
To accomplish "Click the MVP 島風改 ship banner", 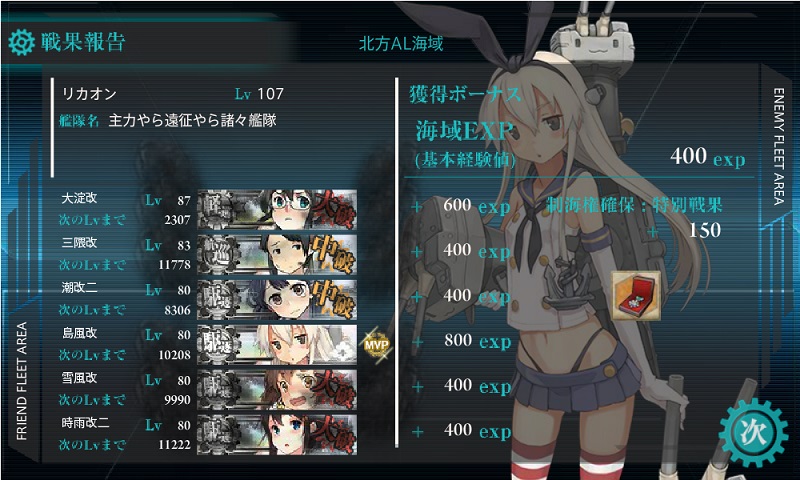I will pos(278,341).
